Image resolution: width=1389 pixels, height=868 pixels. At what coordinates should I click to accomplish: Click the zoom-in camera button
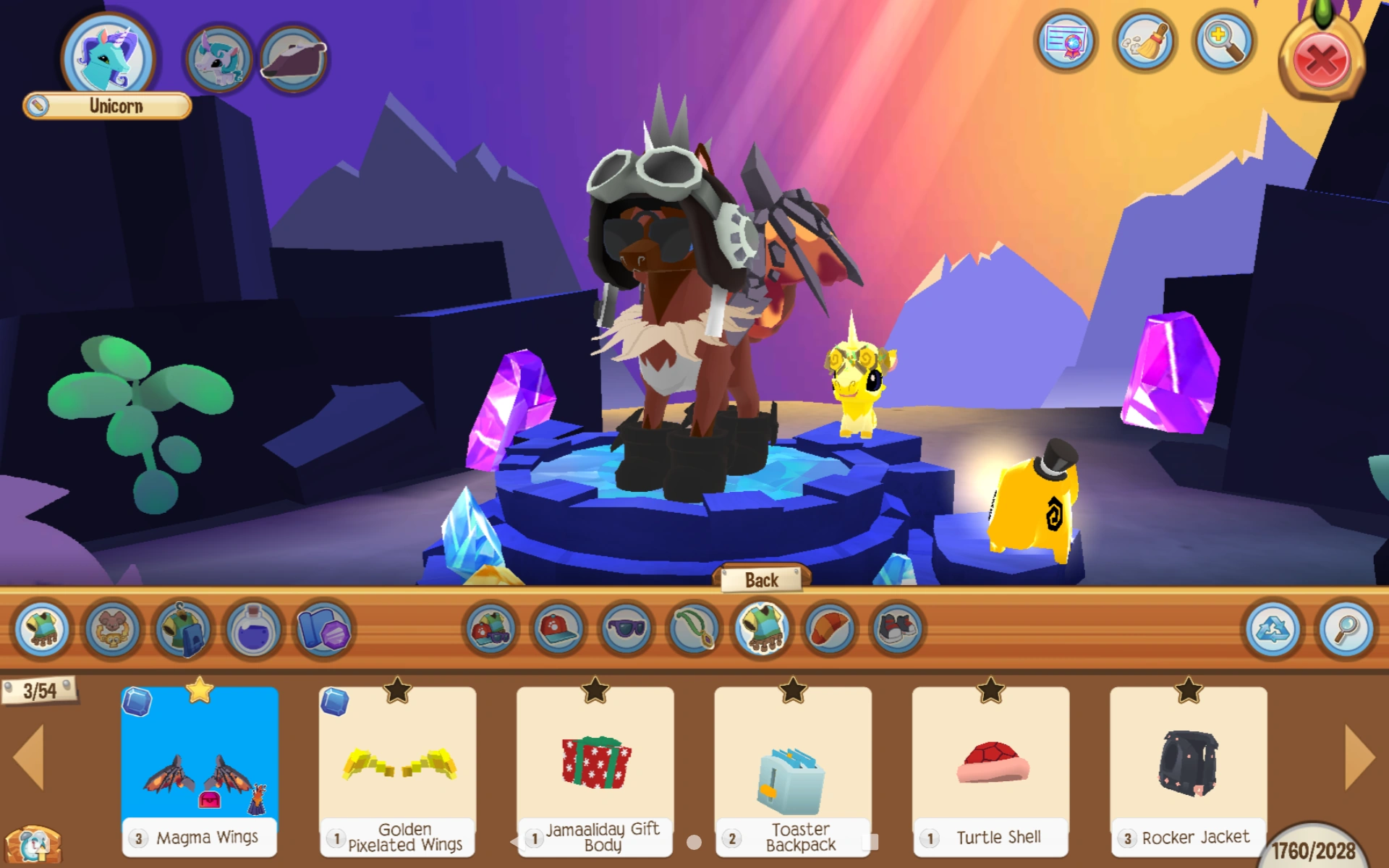1224,43
